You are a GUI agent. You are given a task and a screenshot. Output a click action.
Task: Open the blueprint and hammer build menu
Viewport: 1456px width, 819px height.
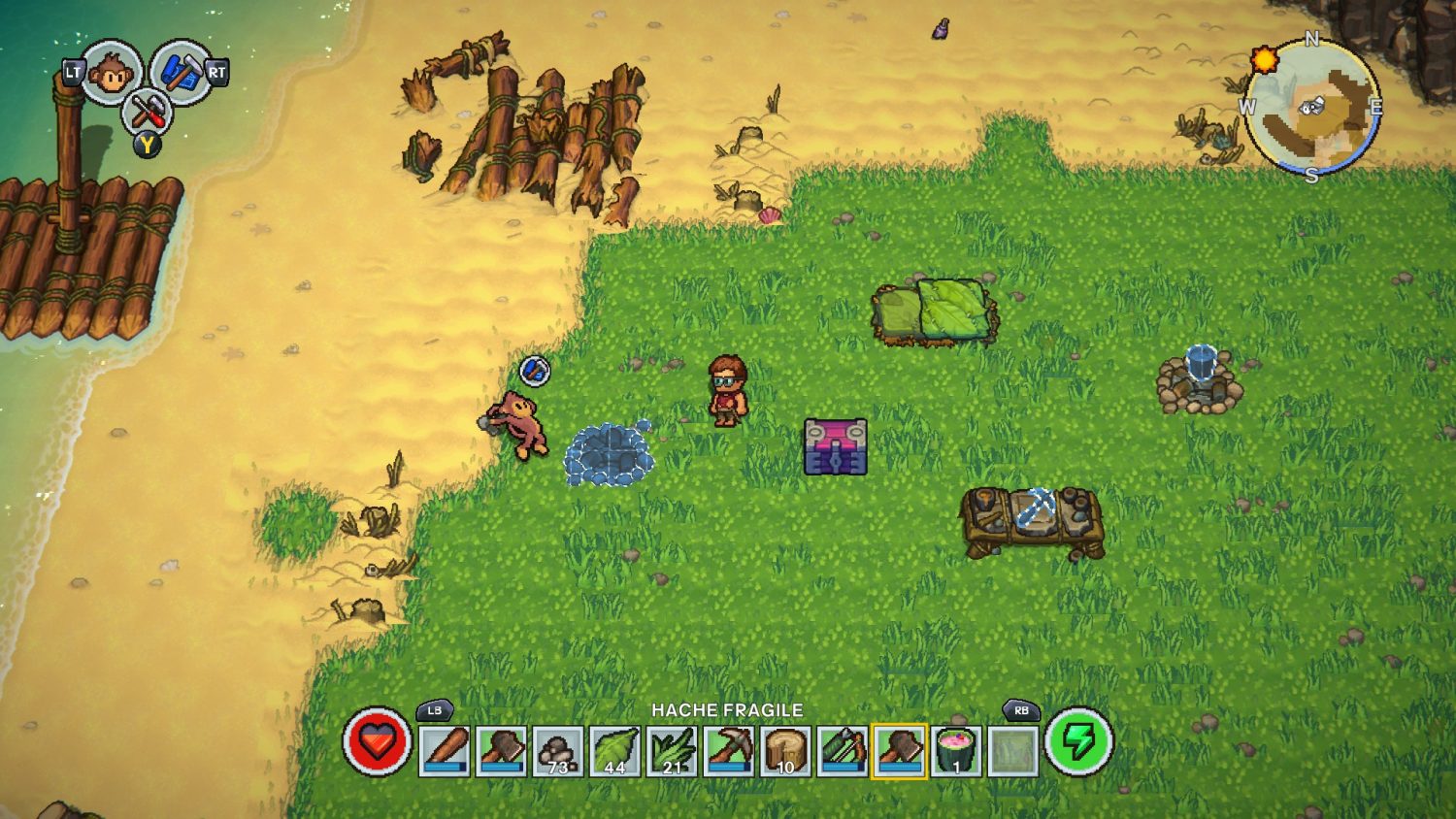(180, 72)
